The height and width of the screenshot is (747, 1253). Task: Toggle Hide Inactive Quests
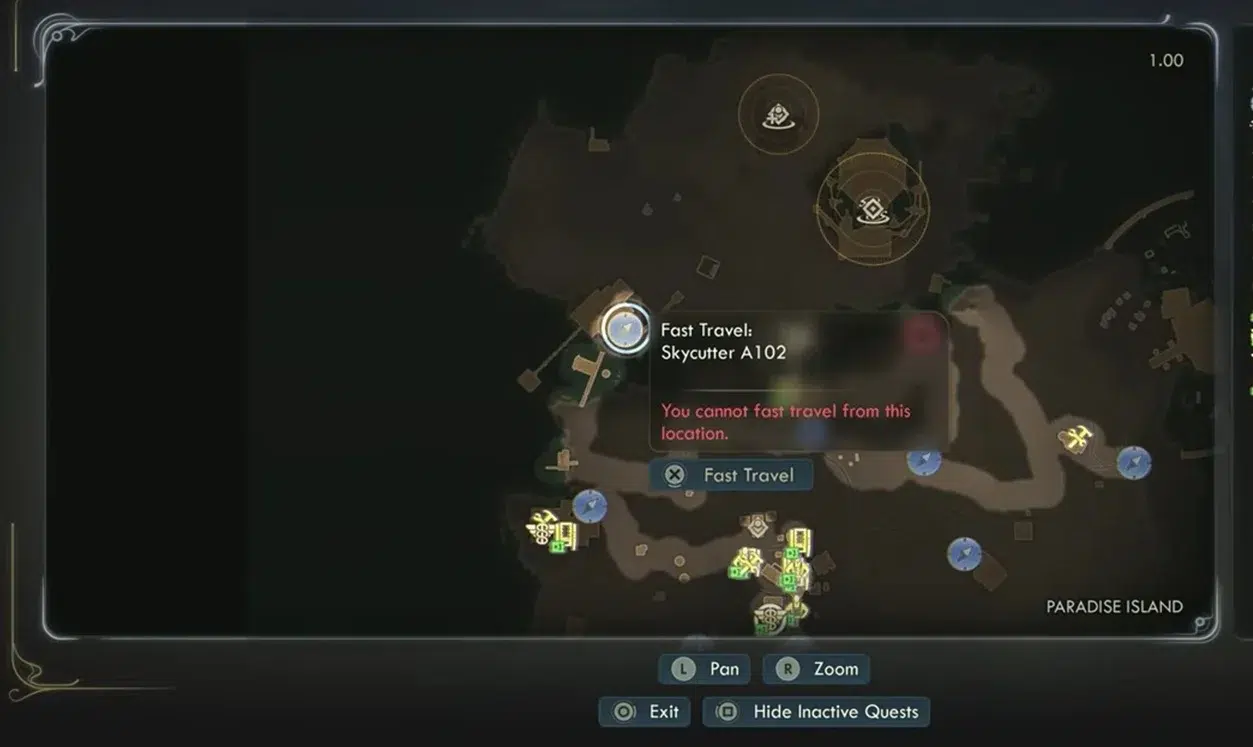click(x=816, y=712)
